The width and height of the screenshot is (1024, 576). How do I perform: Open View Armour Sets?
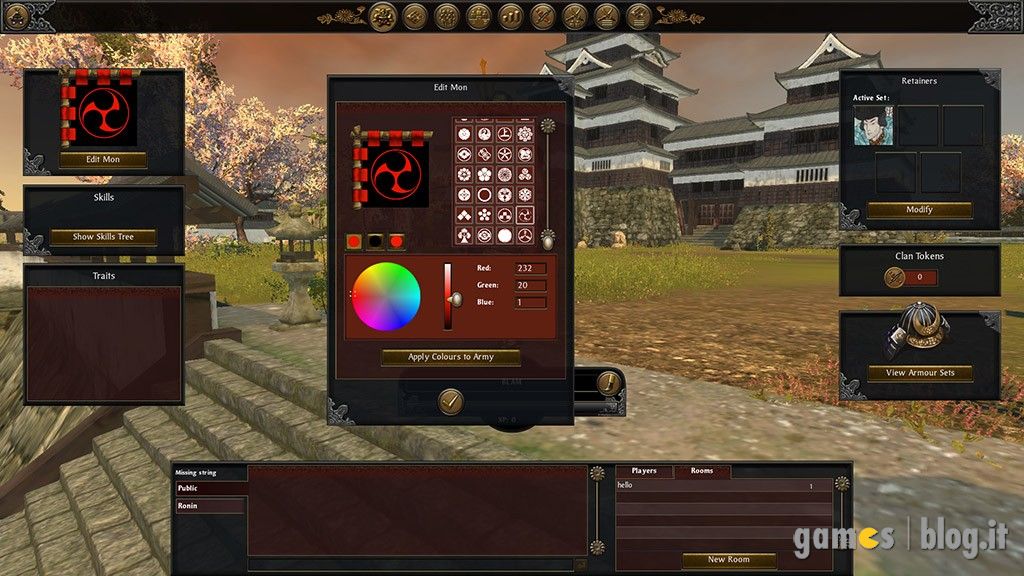[919, 373]
